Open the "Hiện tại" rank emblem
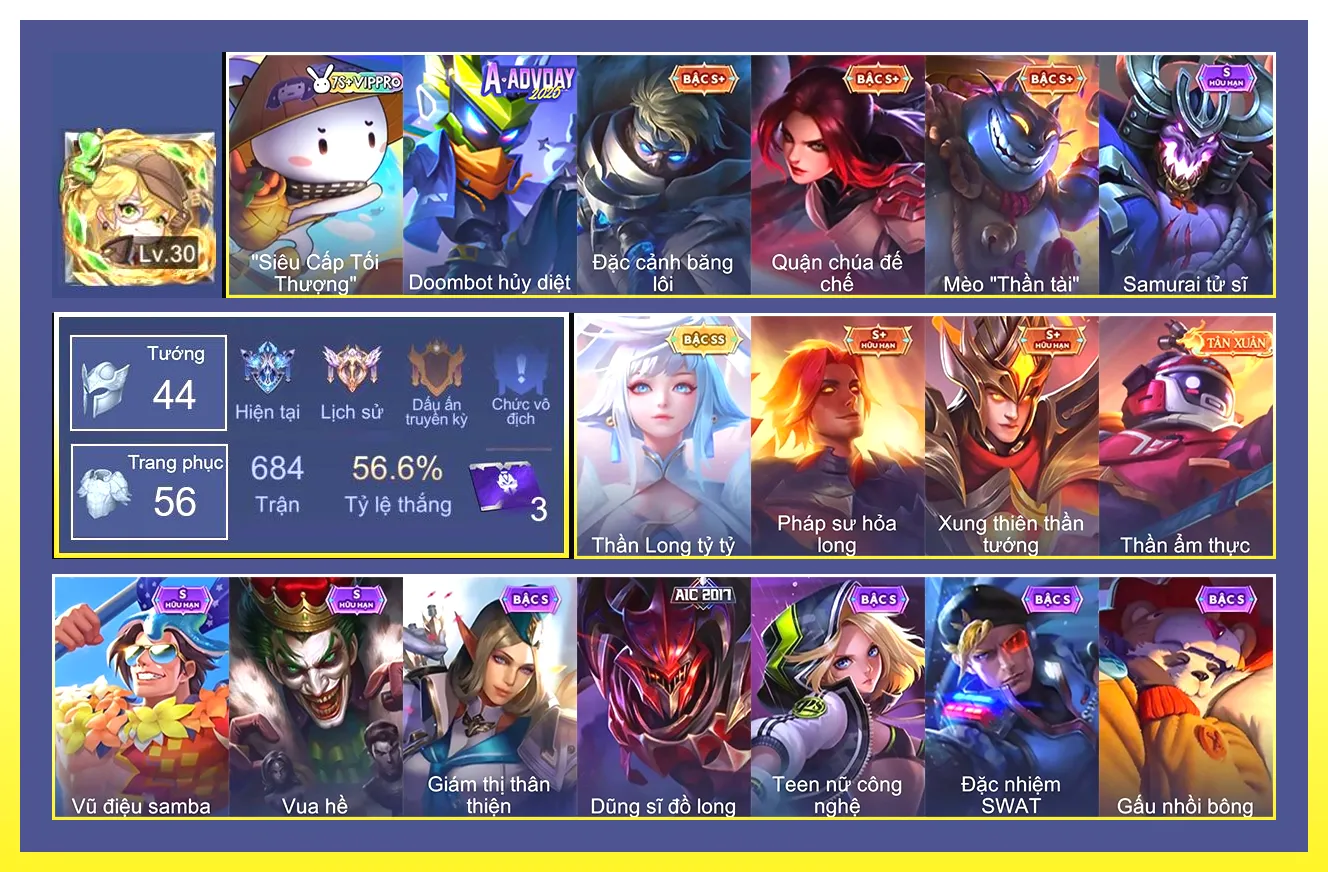 (x=268, y=365)
